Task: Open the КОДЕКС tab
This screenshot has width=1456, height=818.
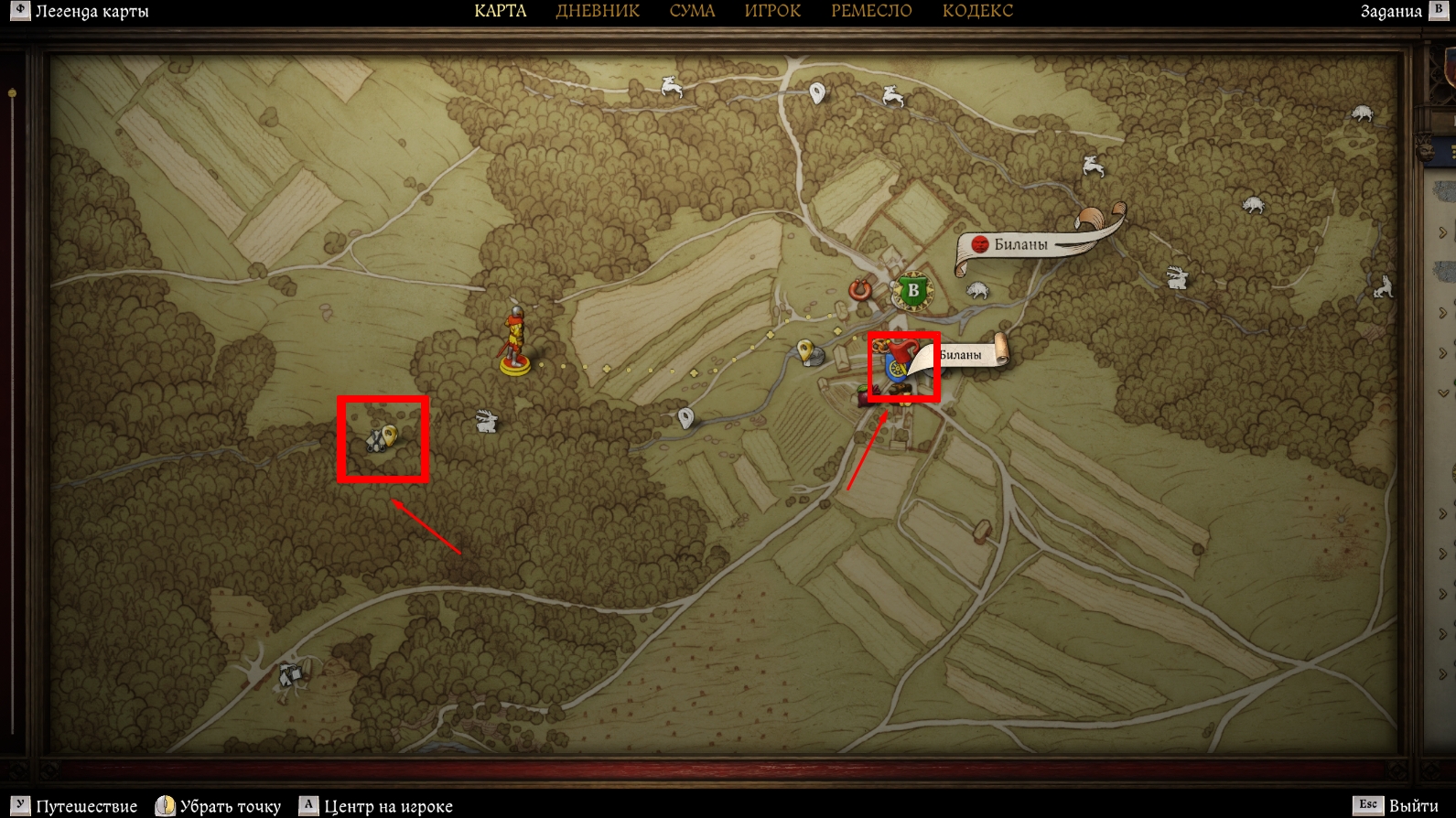Action: [x=977, y=11]
